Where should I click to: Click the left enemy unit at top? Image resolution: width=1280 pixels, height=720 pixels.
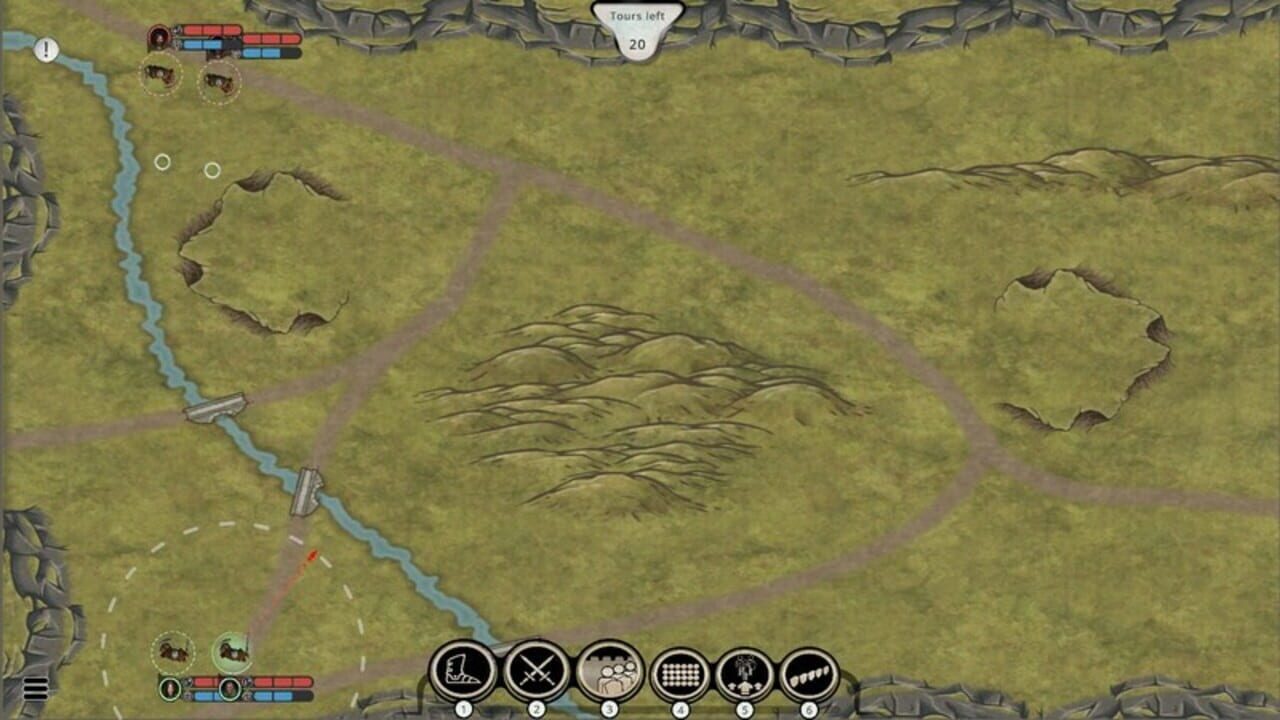[x=160, y=78]
